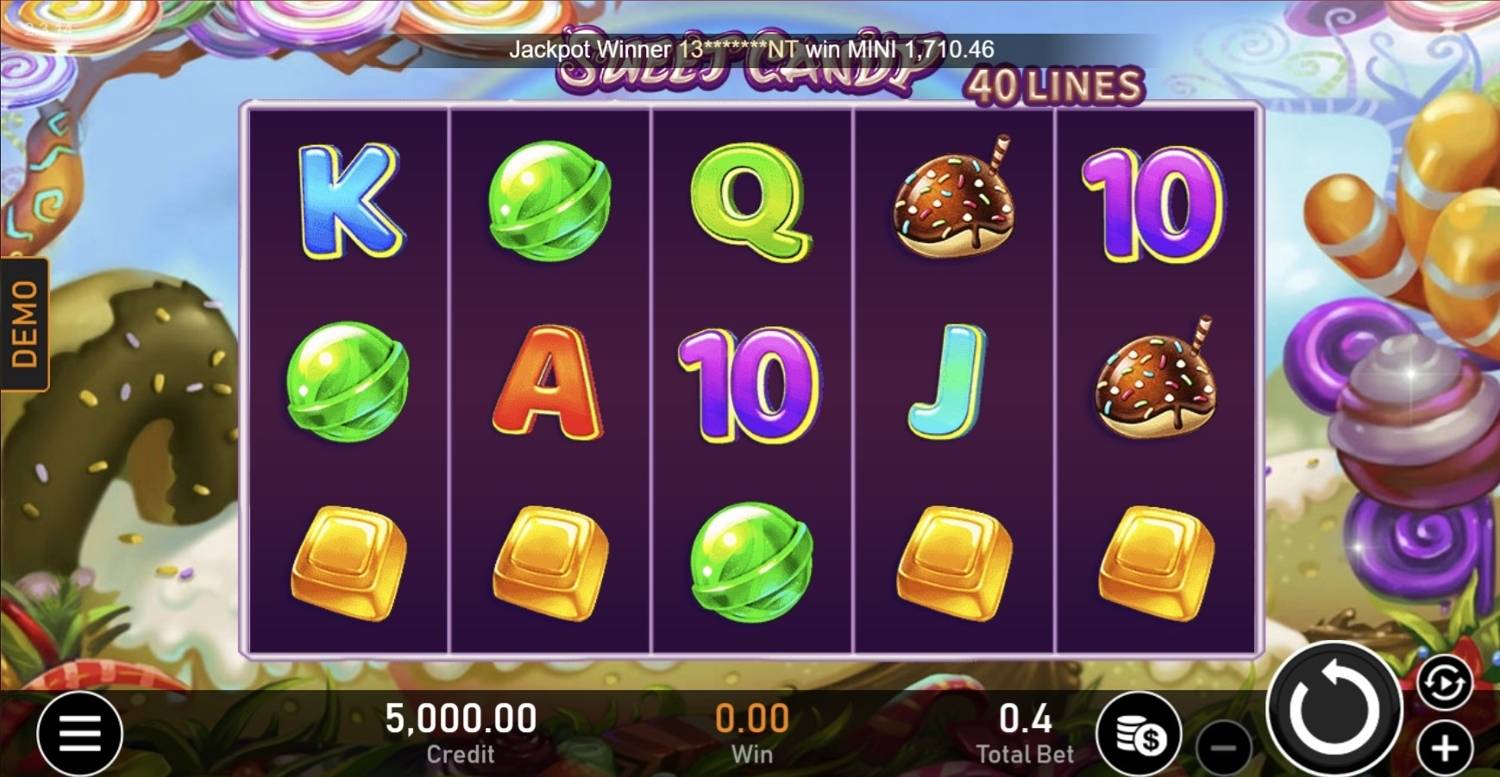
Task: Open the coin stack bet options
Action: [x=1139, y=734]
